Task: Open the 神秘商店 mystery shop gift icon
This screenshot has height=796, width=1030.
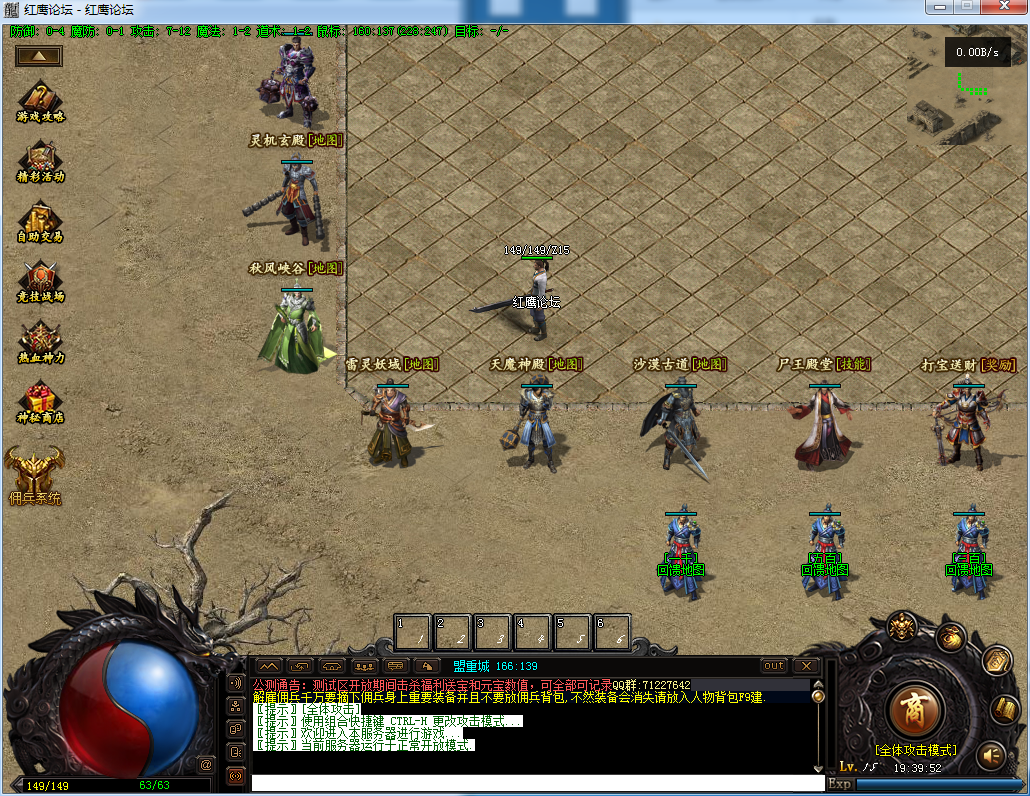Action: (40, 400)
